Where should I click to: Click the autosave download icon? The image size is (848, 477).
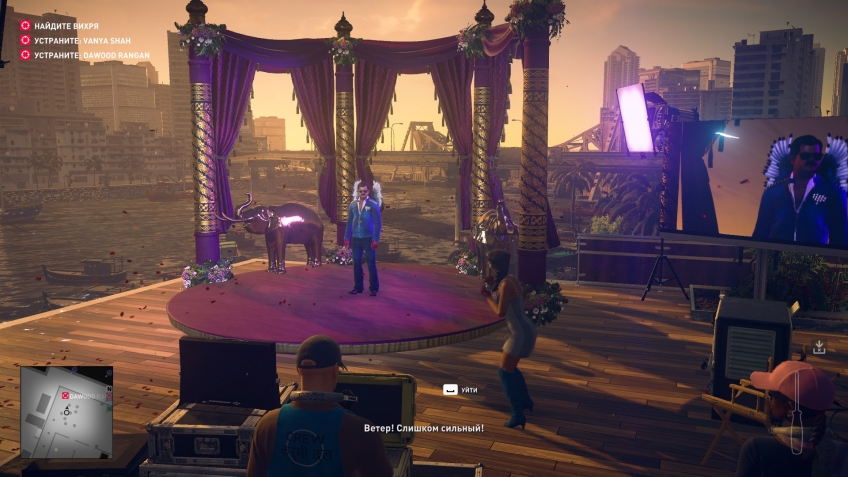pyautogui.click(x=819, y=347)
